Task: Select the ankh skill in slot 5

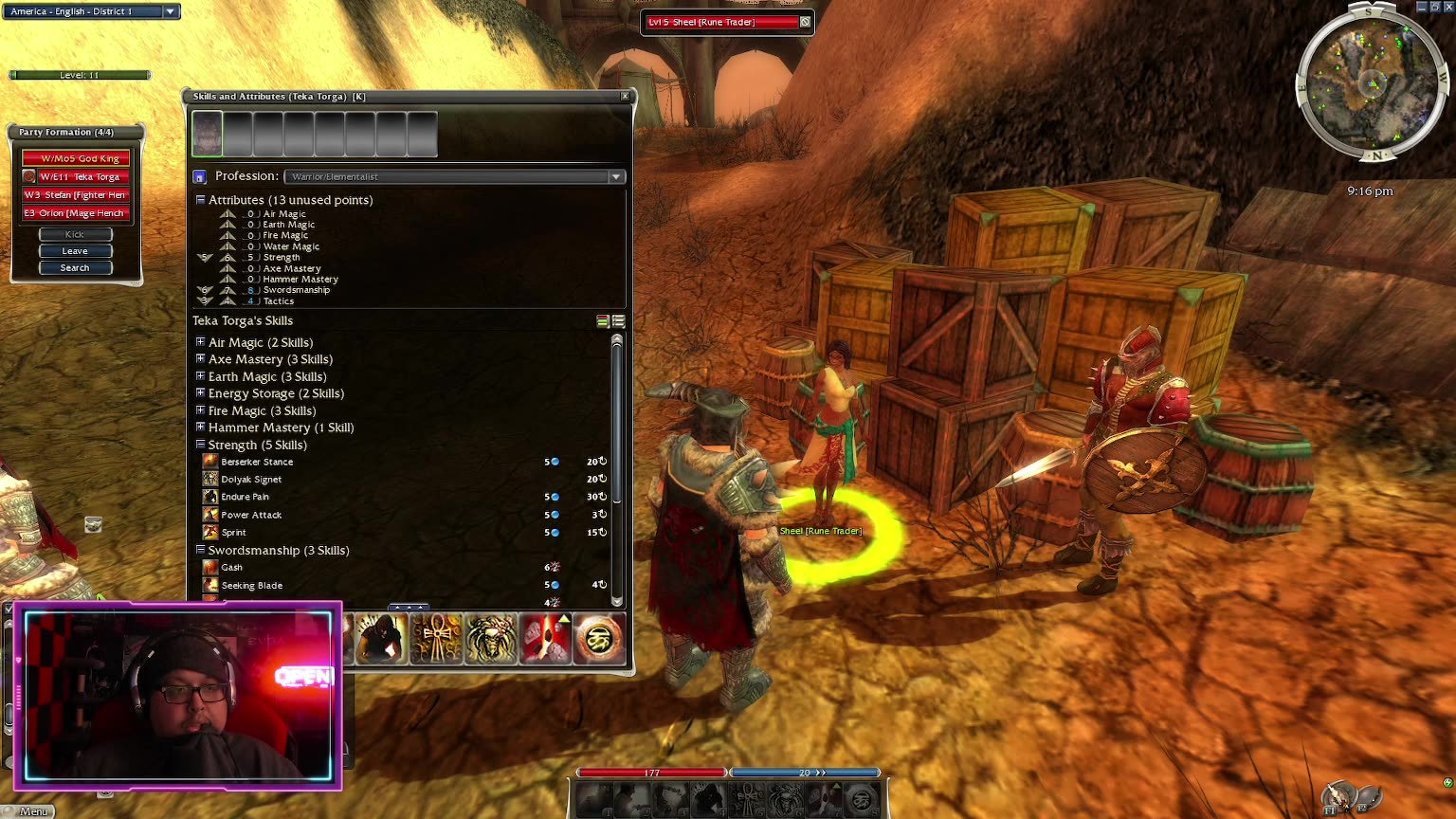Action: (437, 640)
